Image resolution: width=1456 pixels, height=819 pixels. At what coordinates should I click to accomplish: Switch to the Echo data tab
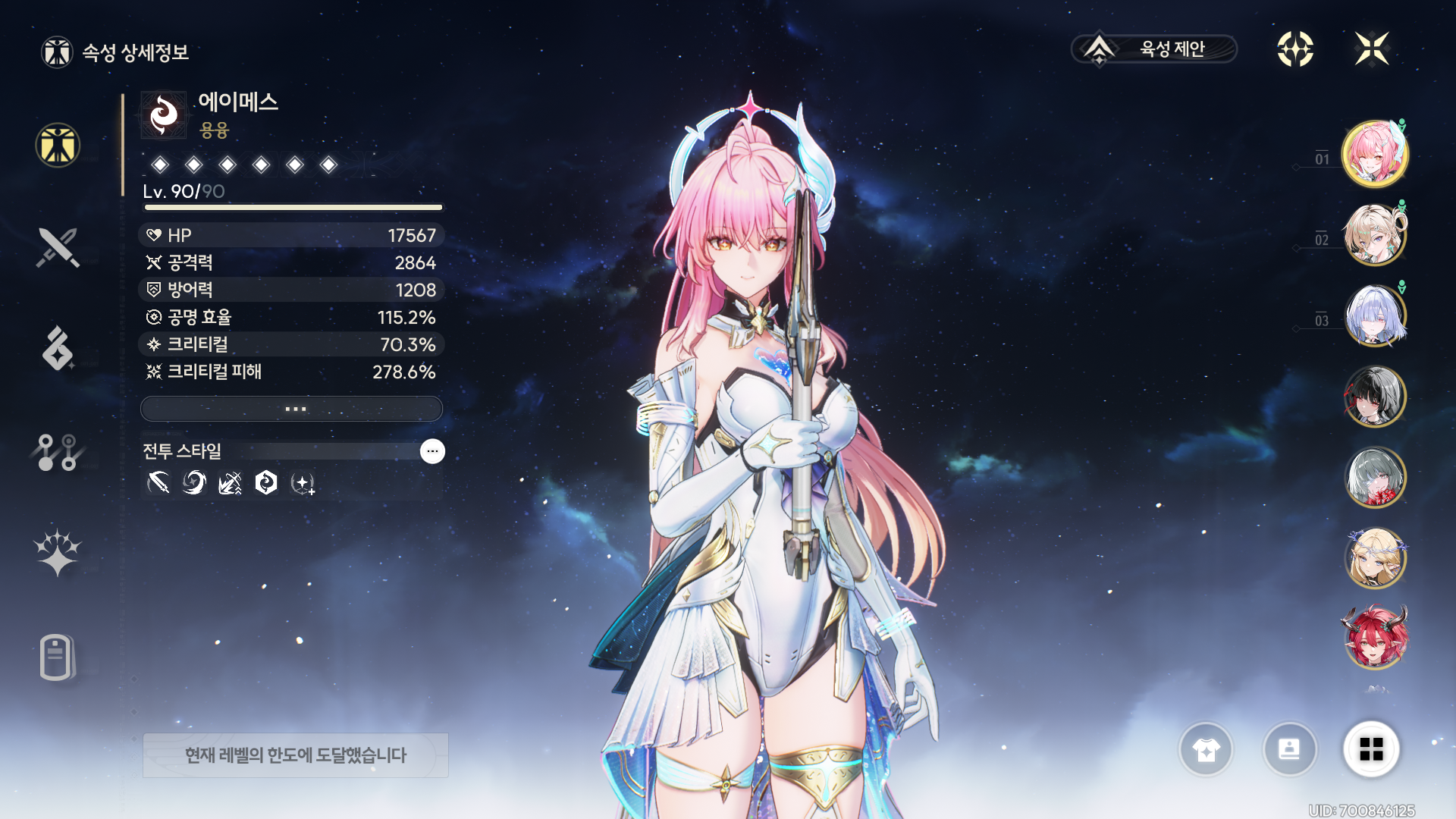point(58,349)
